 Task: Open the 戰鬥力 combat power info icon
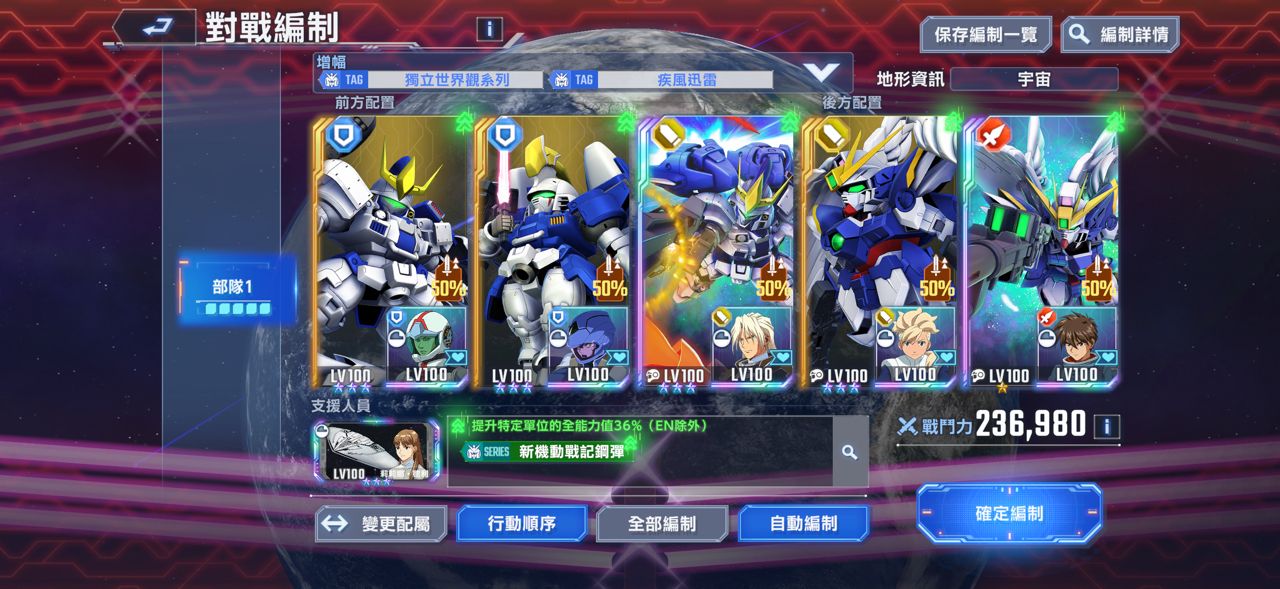[x=1106, y=427]
